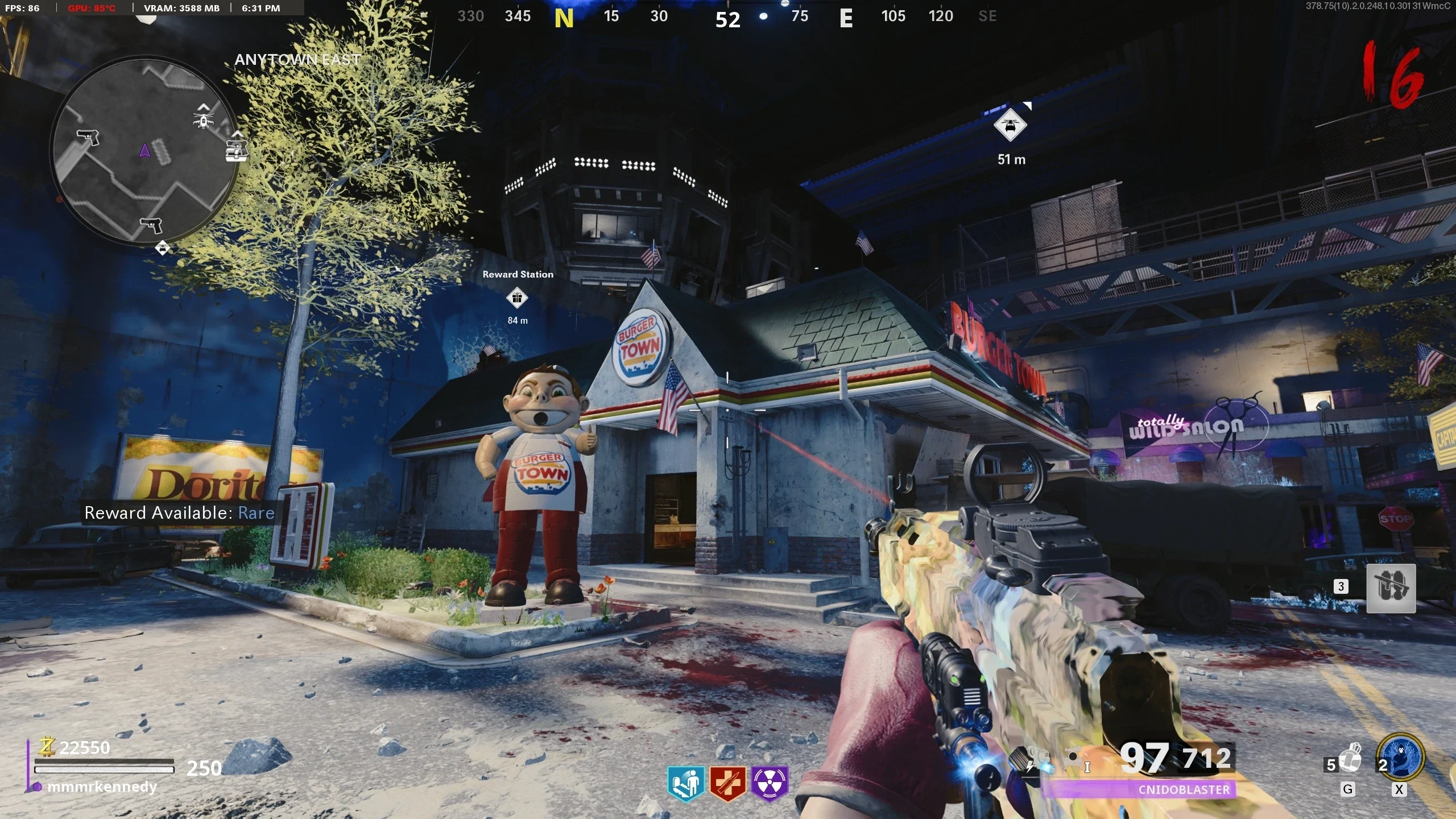Select the red cross and bullet perk icon
Screen dimensions: 1456x819
[727, 783]
